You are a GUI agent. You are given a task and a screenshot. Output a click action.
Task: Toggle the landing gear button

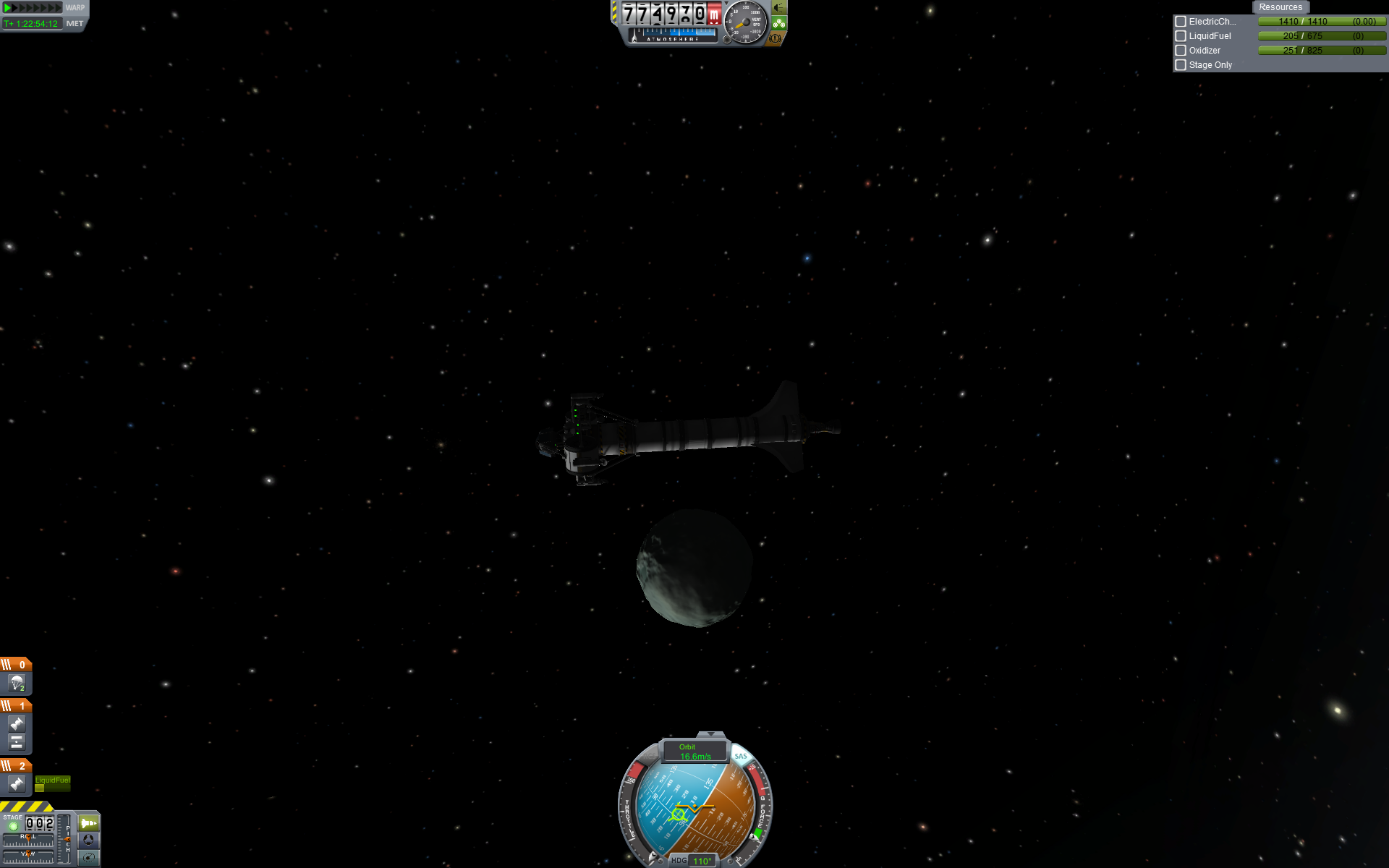(x=779, y=23)
